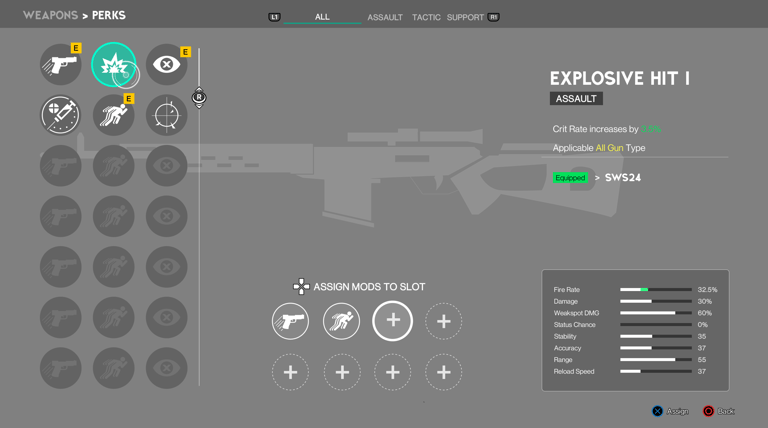Click the Back button

(x=719, y=411)
